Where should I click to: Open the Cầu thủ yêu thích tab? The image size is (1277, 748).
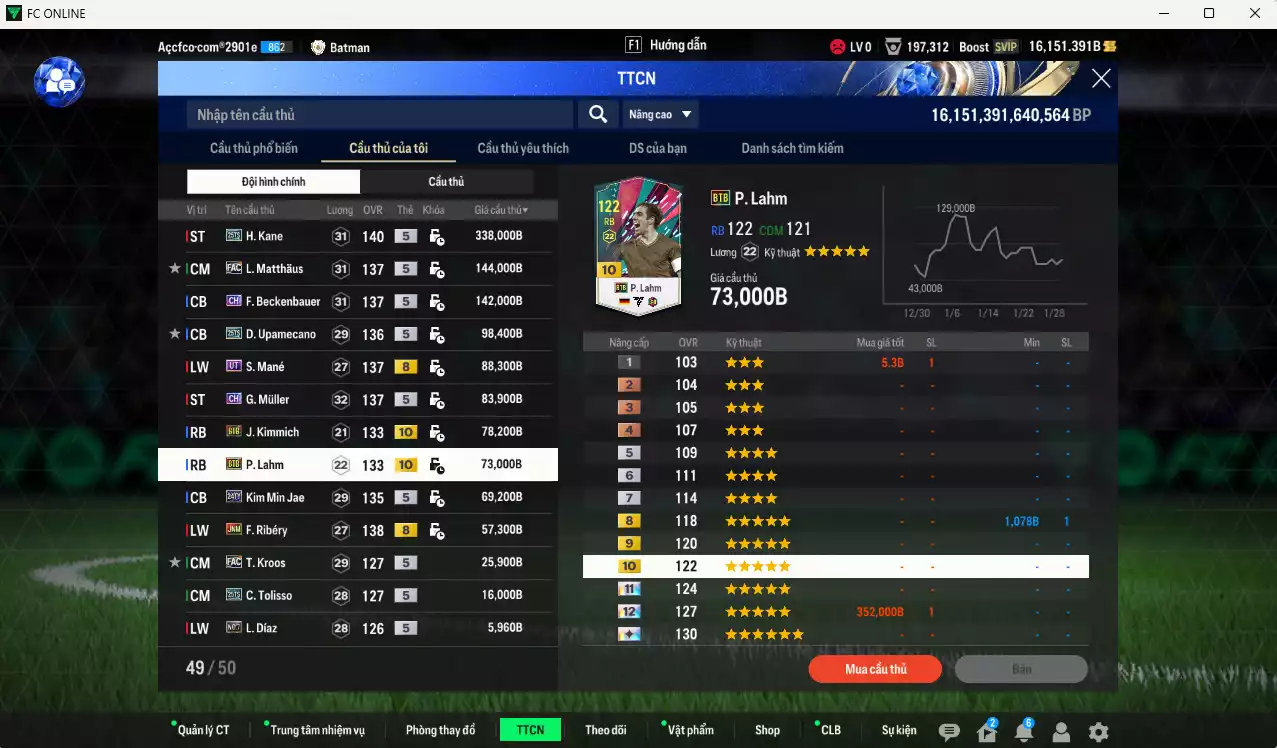pyautogui.click(x=523, y=148)
